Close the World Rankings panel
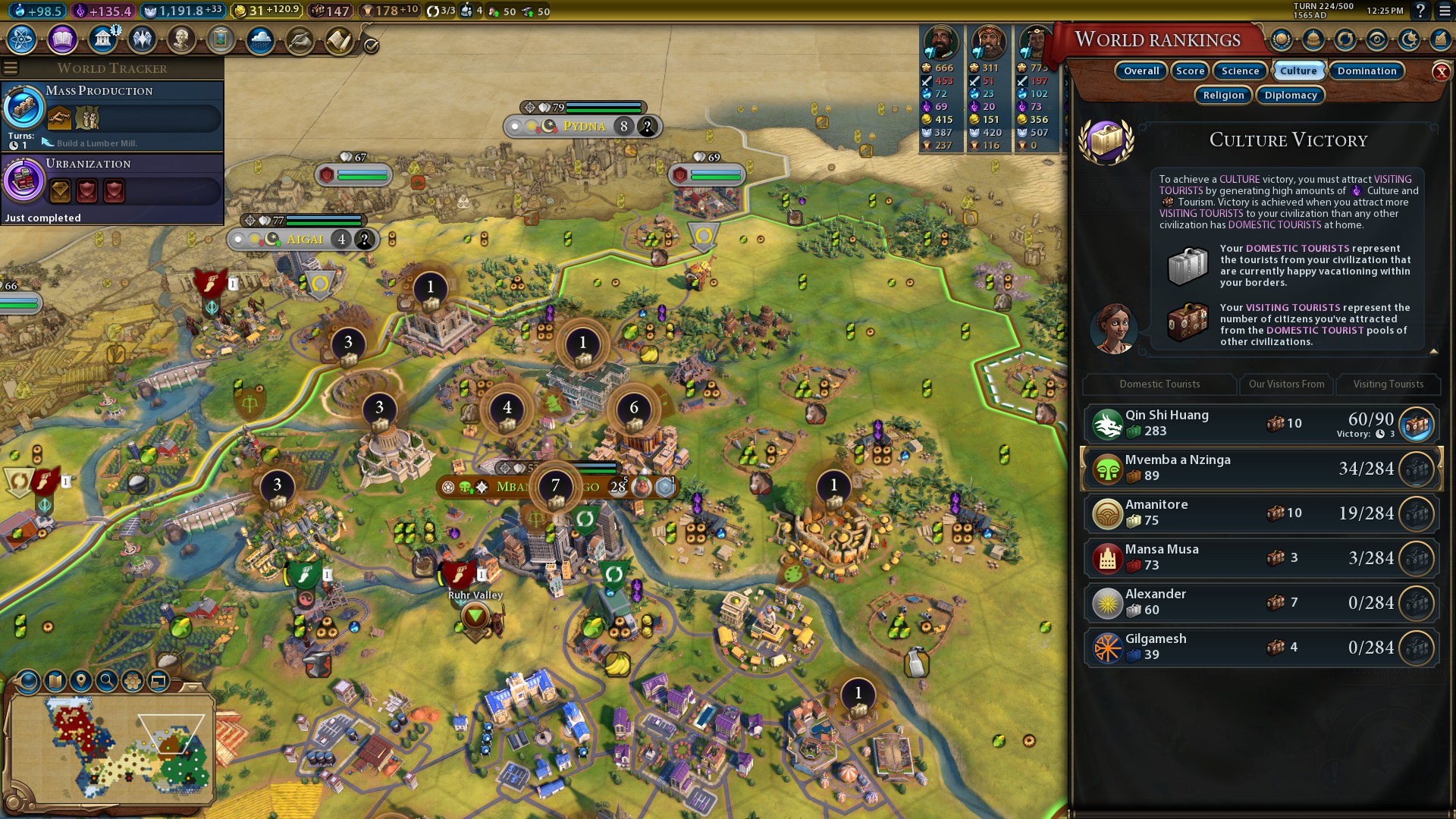 click(1441, 72)
